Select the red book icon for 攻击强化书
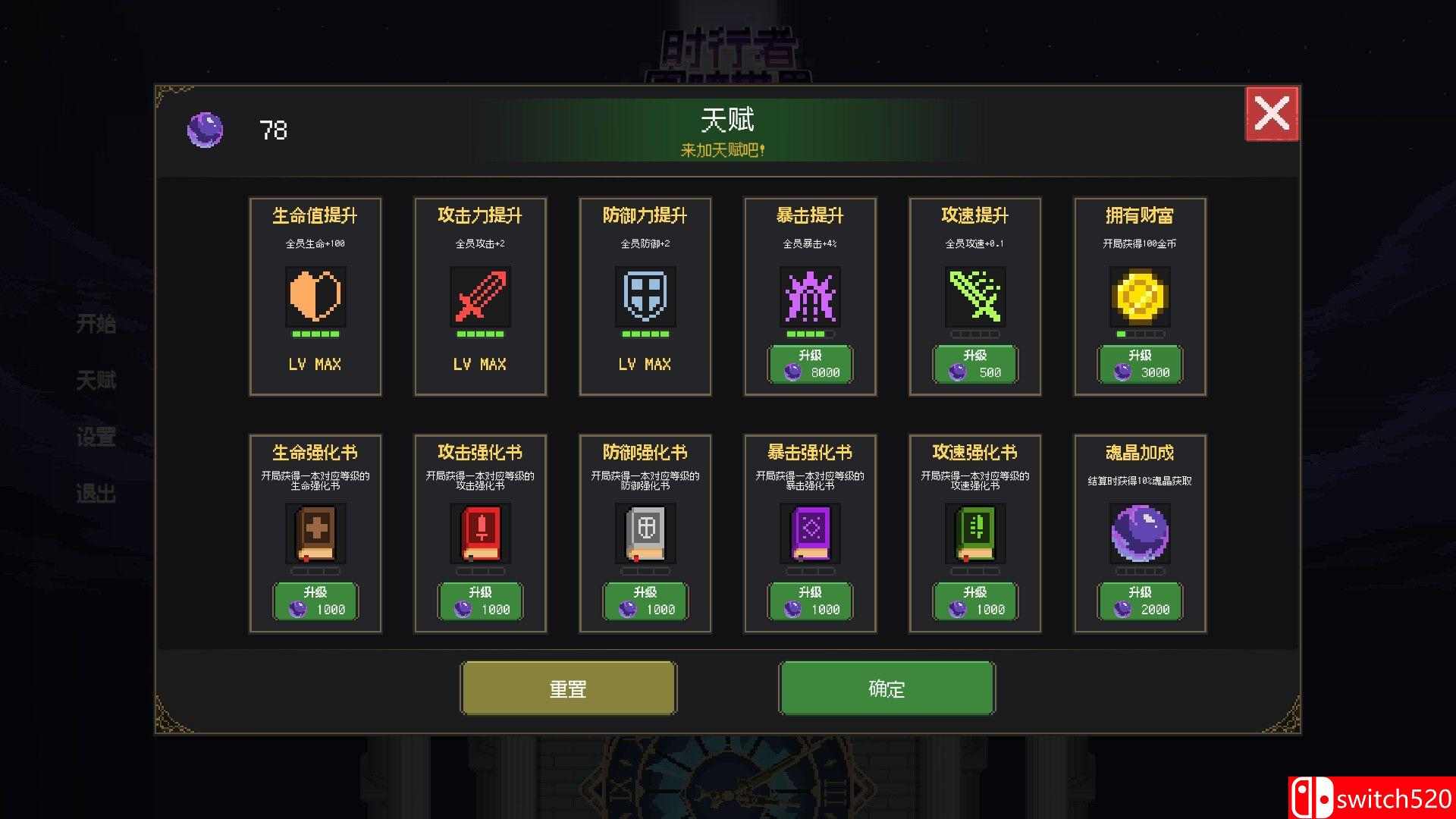Viewport: 1456px width, 819px height. coord(480,534)
